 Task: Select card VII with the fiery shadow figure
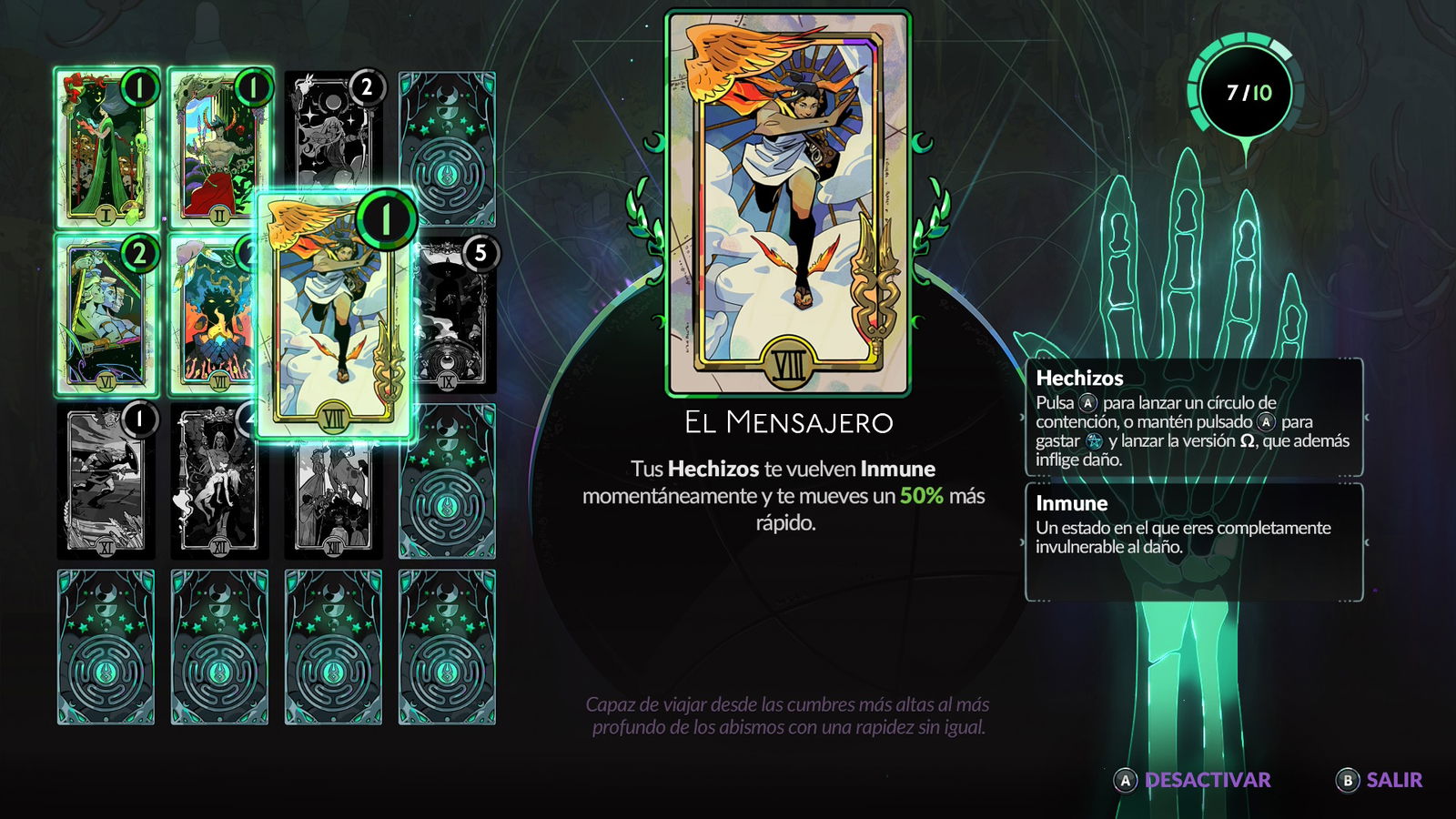click(x=212, y=315)
